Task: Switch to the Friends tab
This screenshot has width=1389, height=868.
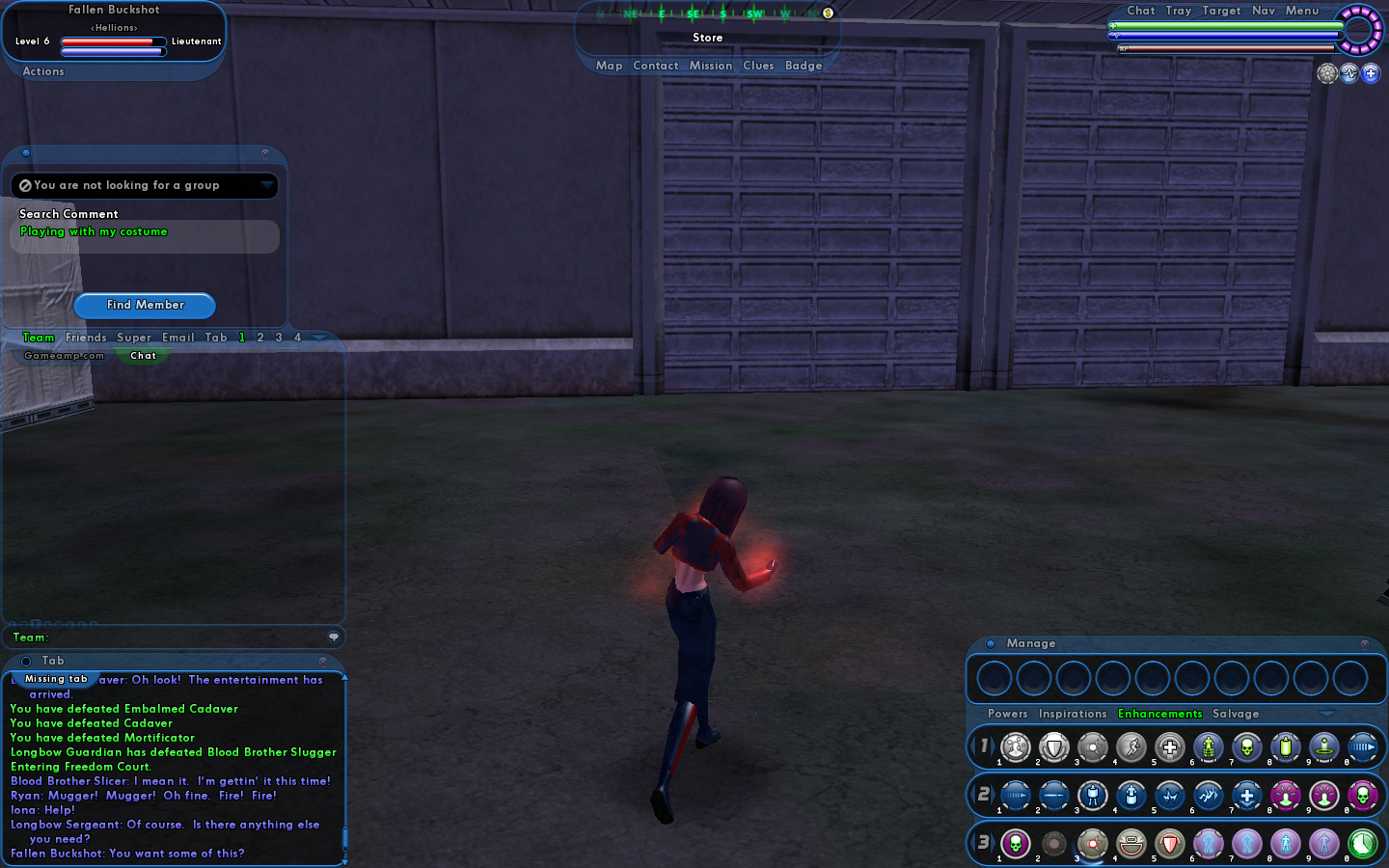Action: coord(86,338)
